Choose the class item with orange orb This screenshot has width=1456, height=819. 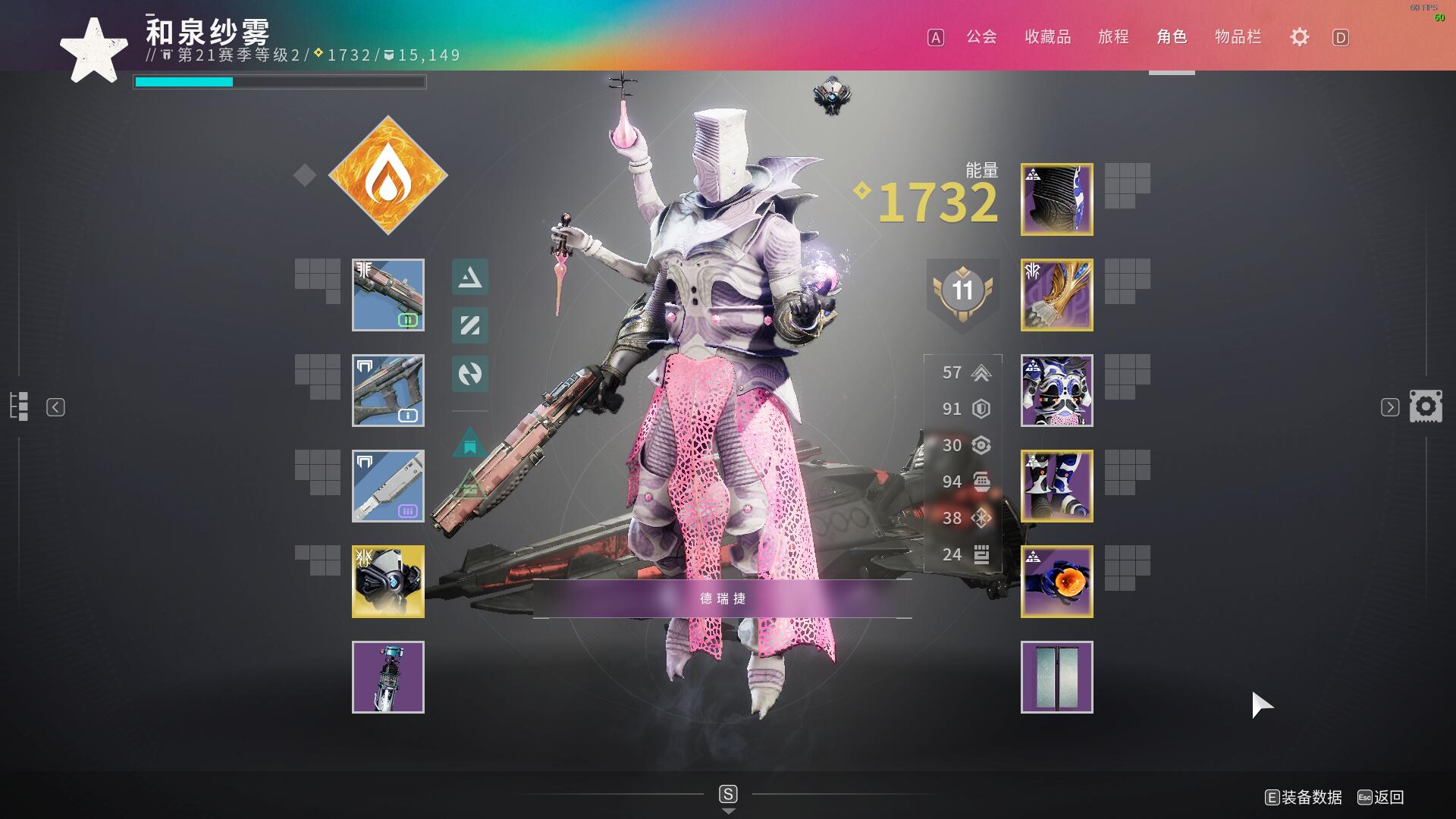(x=1056, y=582)
